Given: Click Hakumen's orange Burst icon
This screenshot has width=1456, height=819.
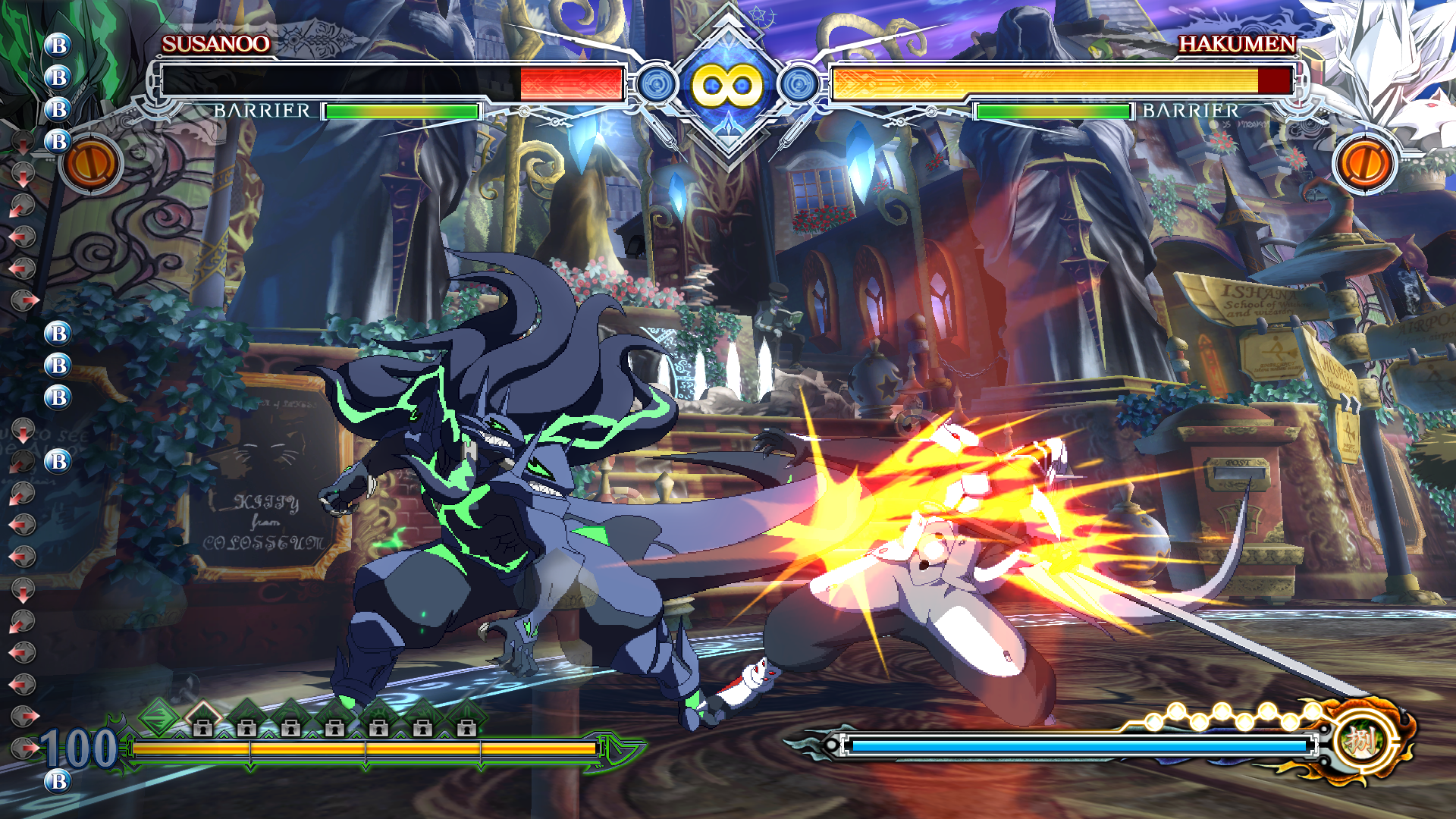Looking at the screenshot, I should coord(1365,164).
